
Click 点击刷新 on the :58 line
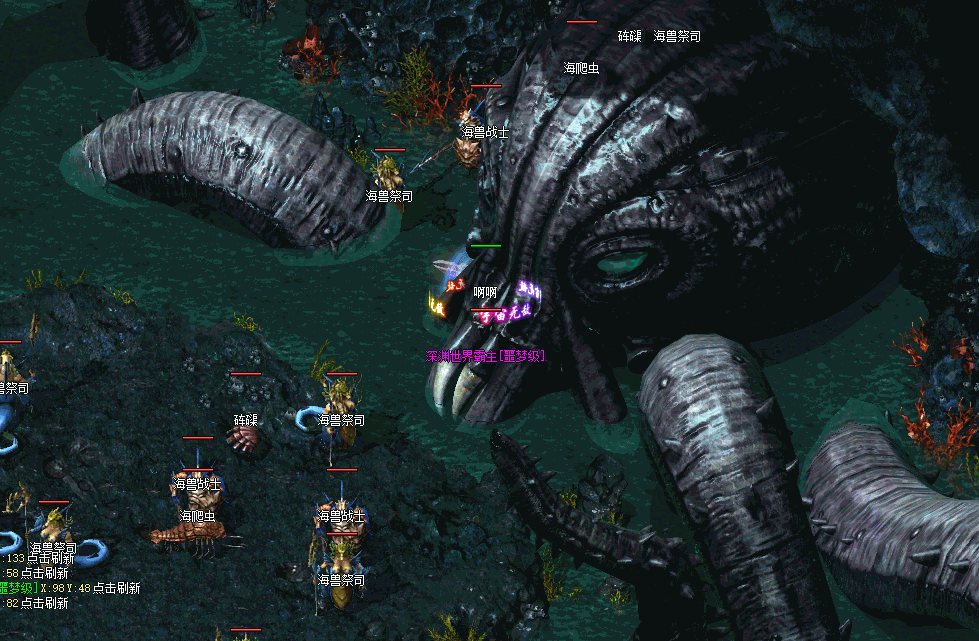47,573
